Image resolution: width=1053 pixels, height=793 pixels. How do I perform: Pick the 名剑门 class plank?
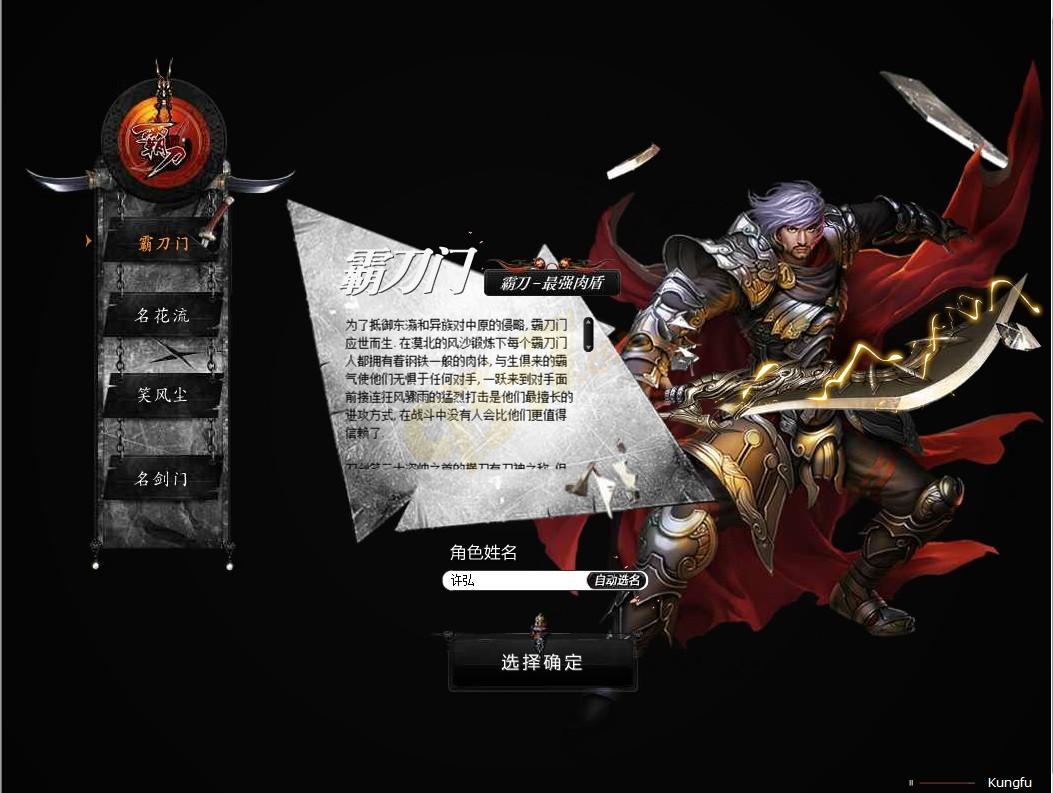point(162,479)
